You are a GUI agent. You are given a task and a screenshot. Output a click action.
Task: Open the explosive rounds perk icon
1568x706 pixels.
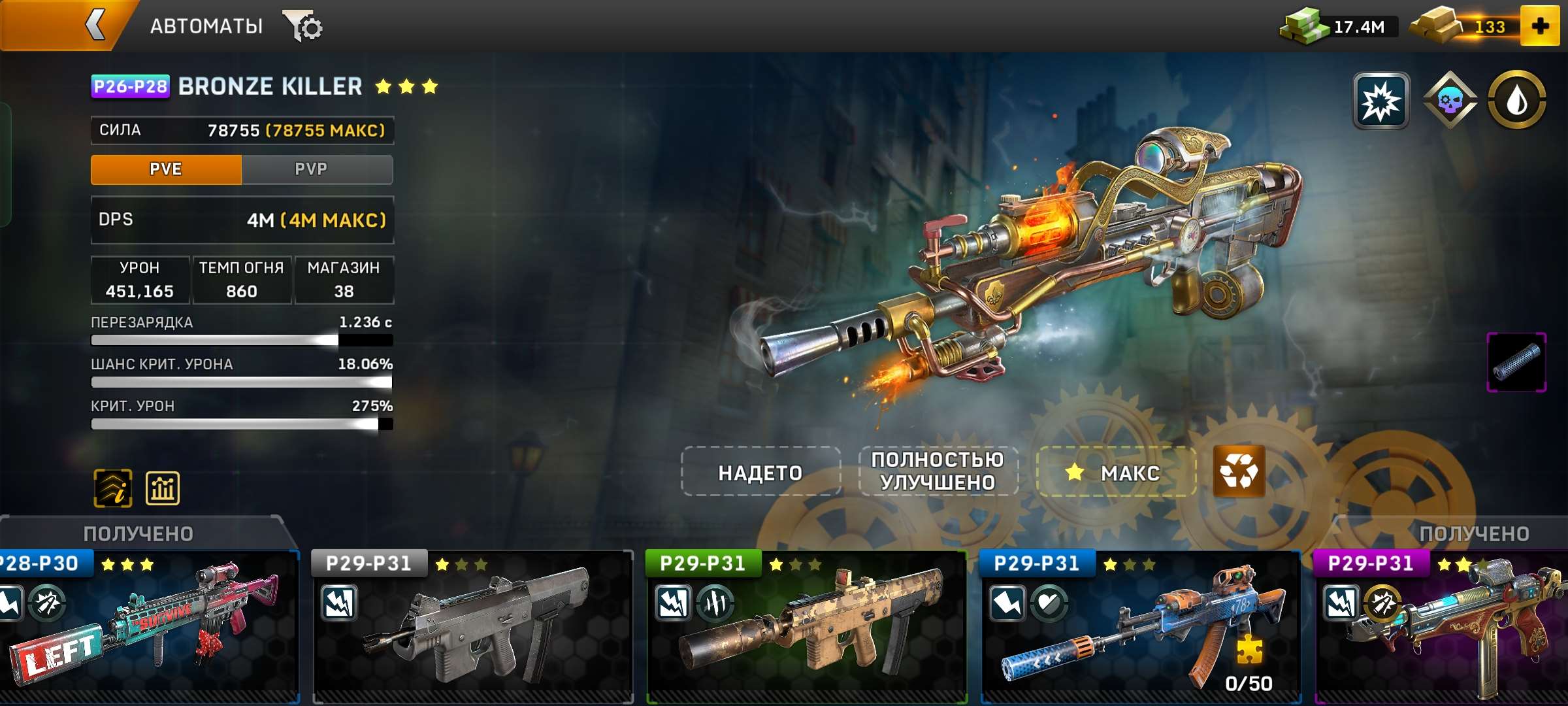[1382, 99]
